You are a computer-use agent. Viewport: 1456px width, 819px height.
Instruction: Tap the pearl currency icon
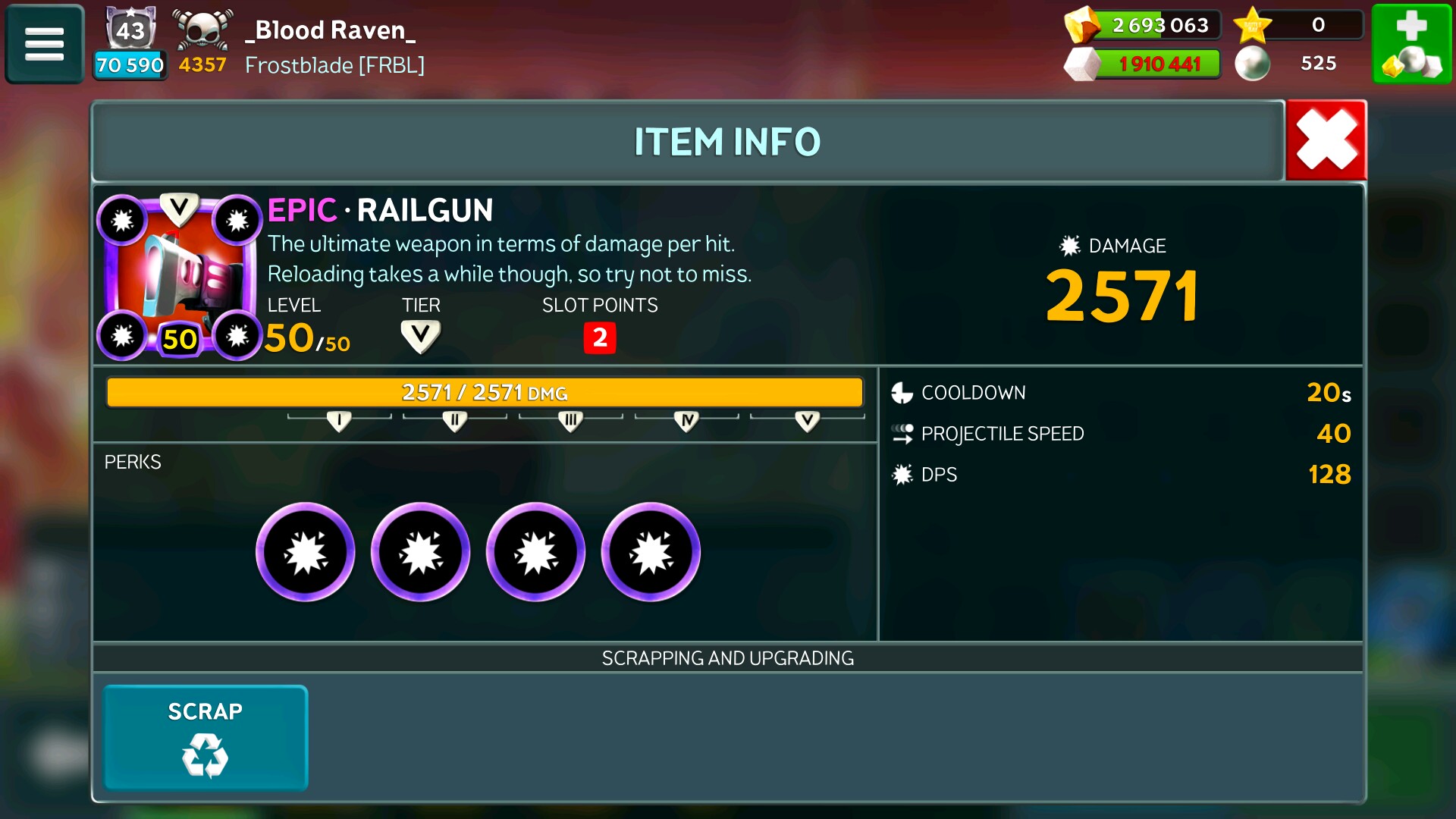1252,64
